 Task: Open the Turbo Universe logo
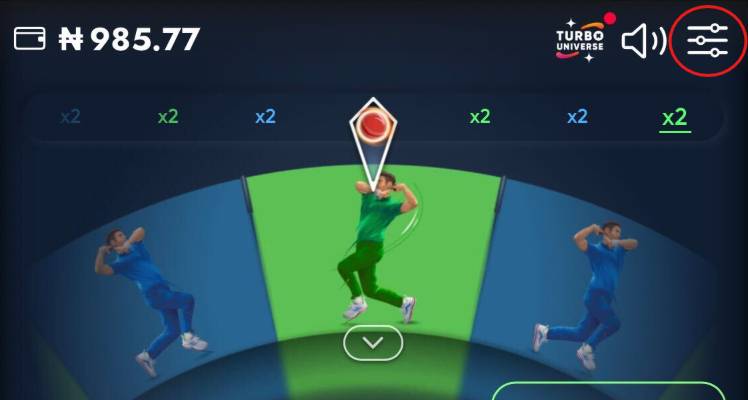[x=580, y=40]
